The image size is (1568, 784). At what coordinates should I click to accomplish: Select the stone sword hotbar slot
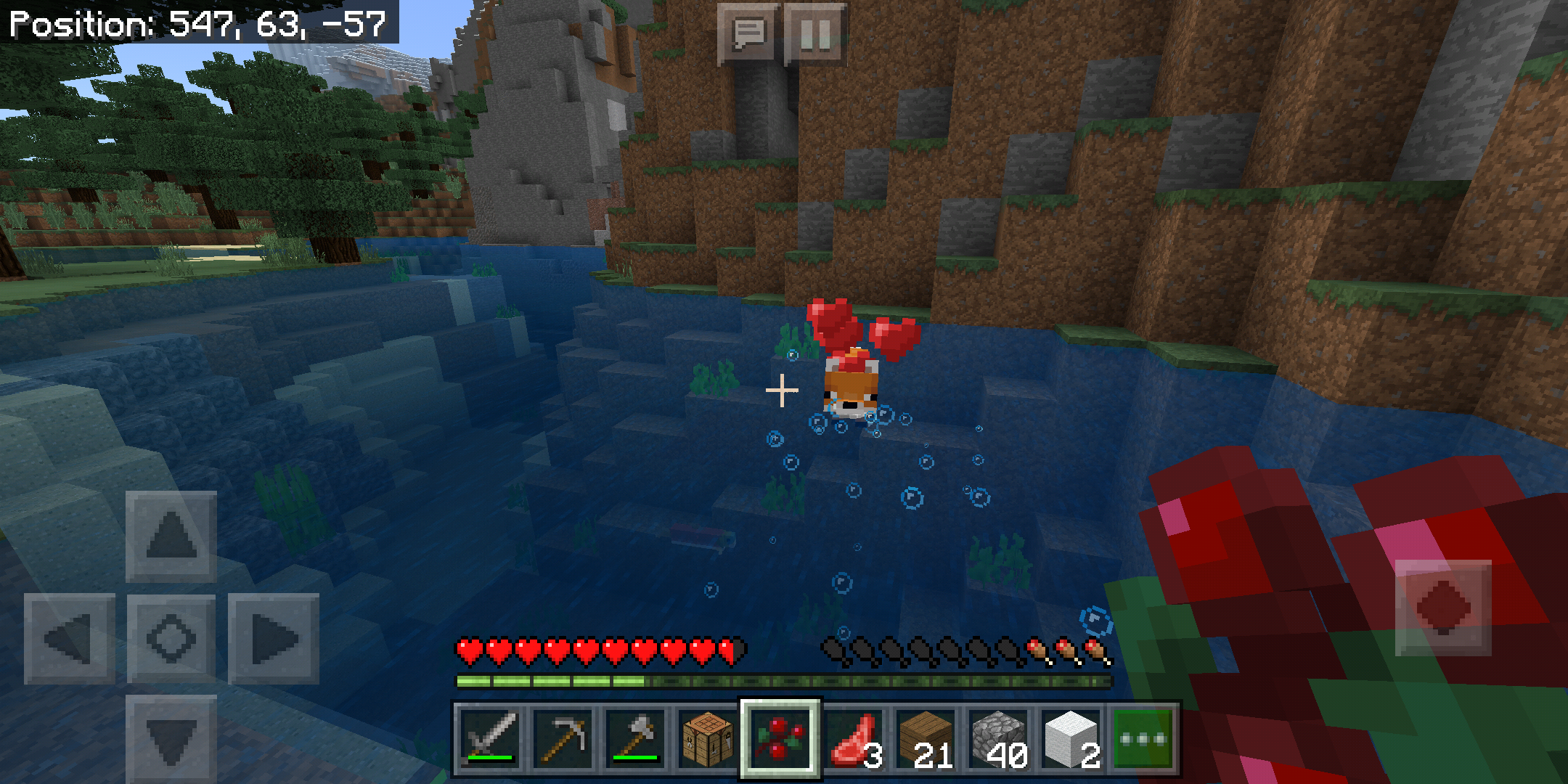point(491,739)
